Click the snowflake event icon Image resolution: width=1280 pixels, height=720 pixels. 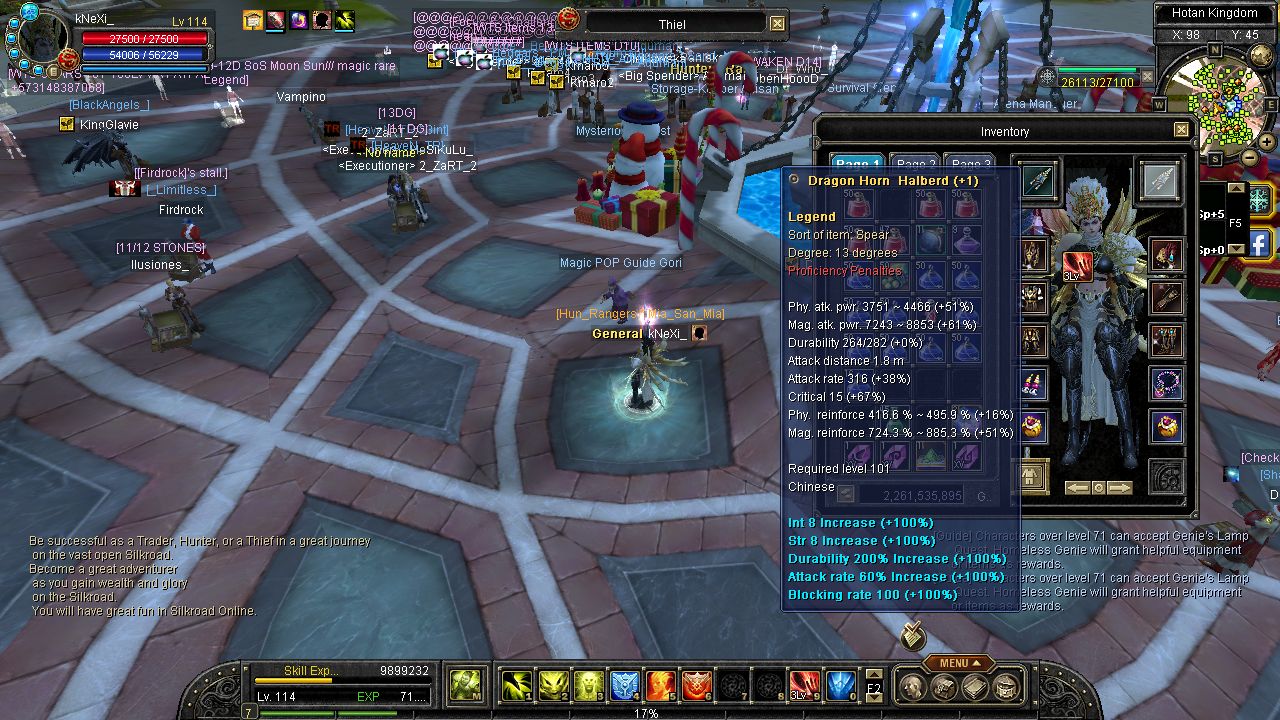1258,199
